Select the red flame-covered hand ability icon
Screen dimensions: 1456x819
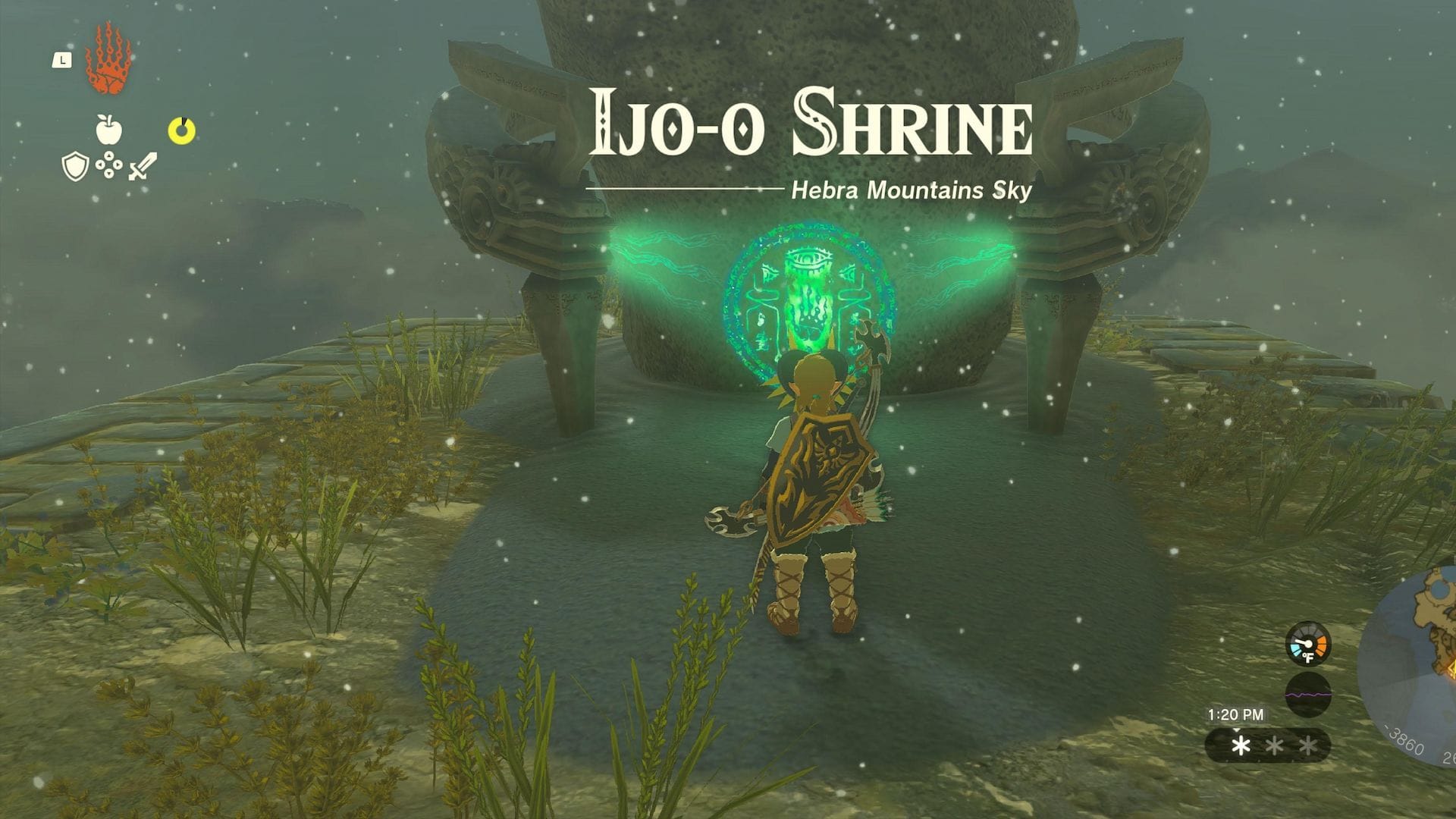click(108, 61)
